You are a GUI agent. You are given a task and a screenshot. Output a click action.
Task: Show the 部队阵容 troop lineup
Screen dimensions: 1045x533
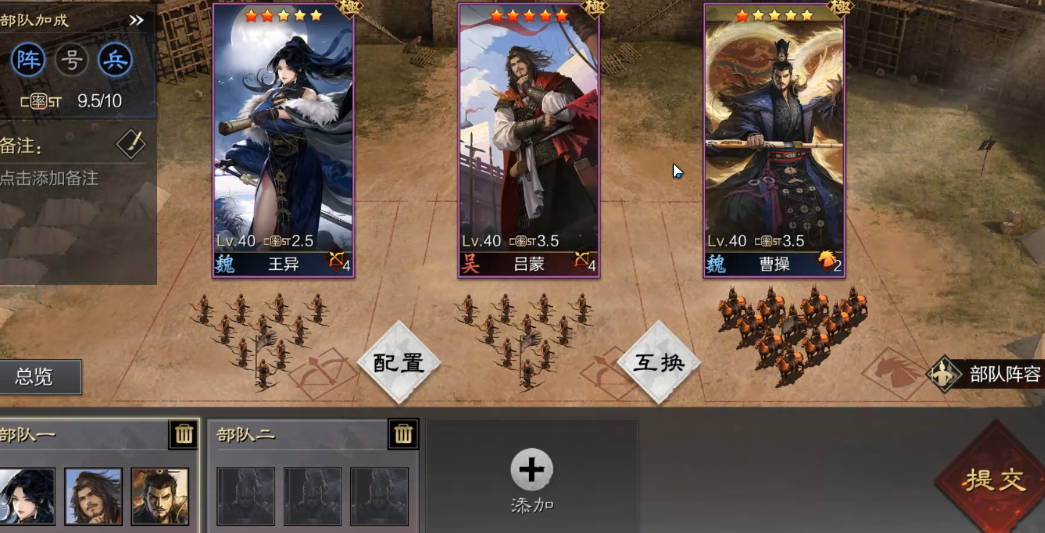click(990, 374)
